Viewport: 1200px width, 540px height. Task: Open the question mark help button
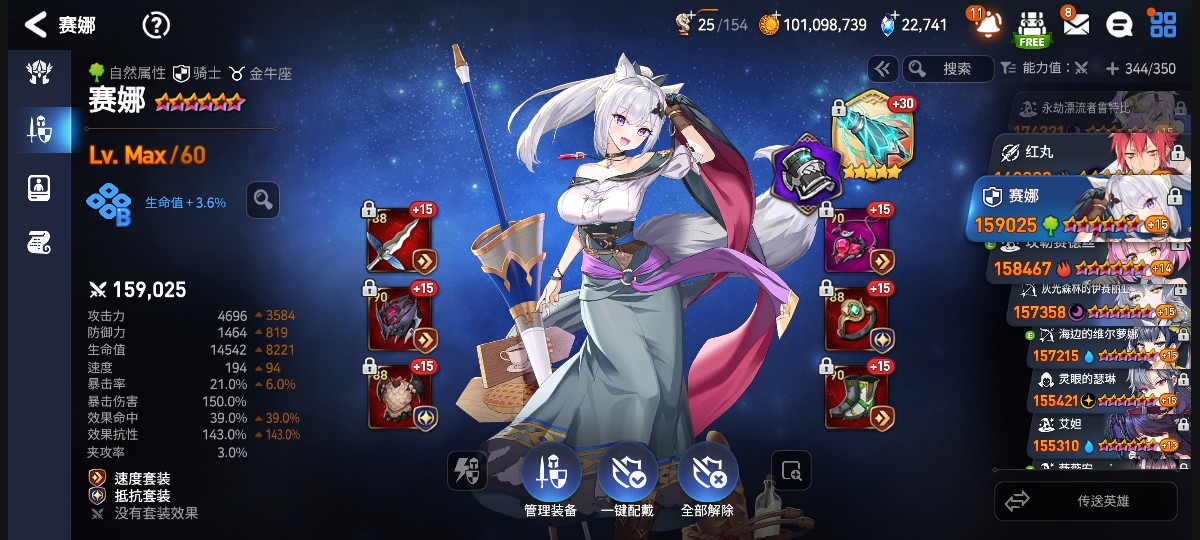point(156,25)
